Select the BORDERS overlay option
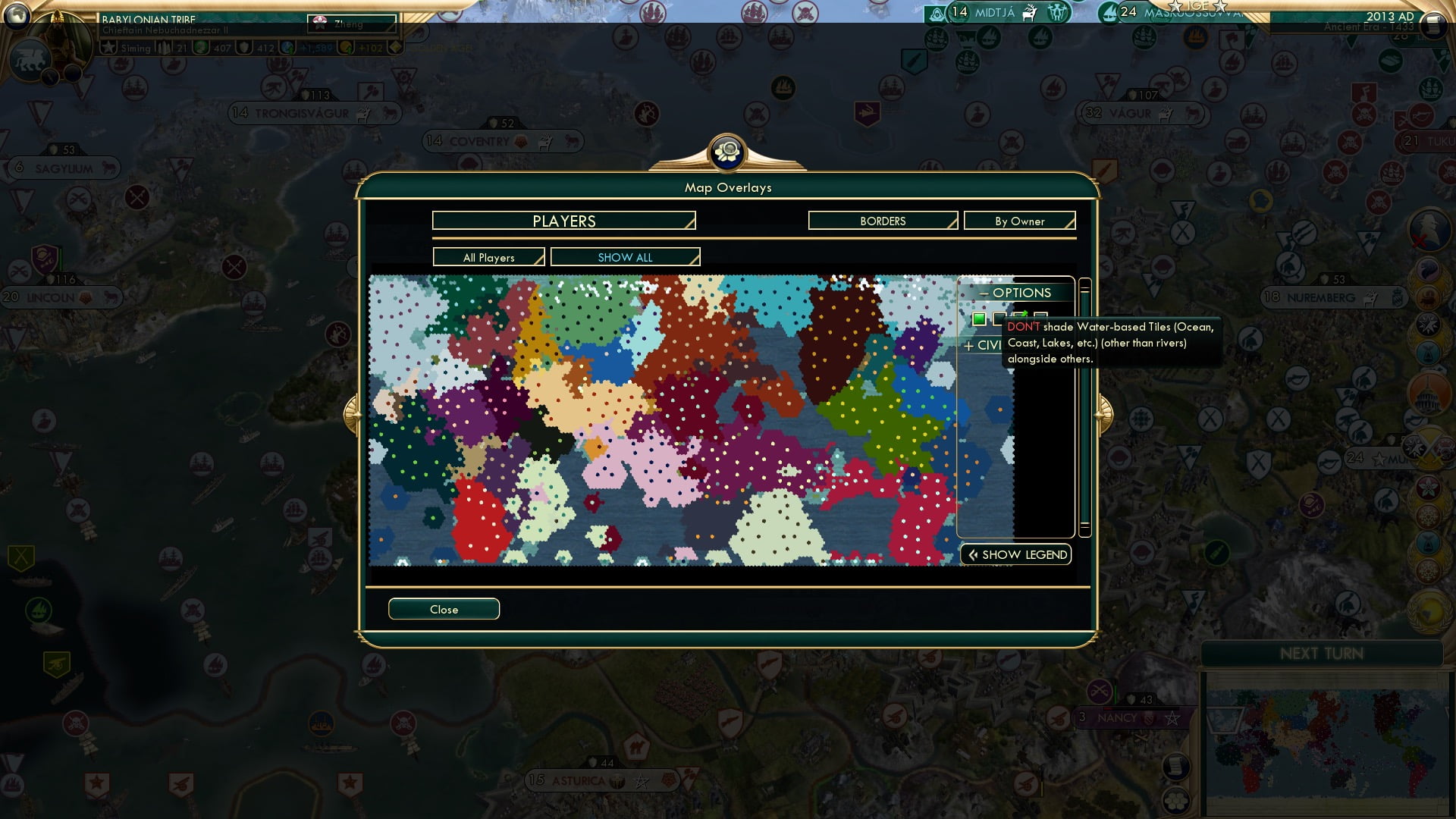1456x819 pixels. tap(882, 221)
